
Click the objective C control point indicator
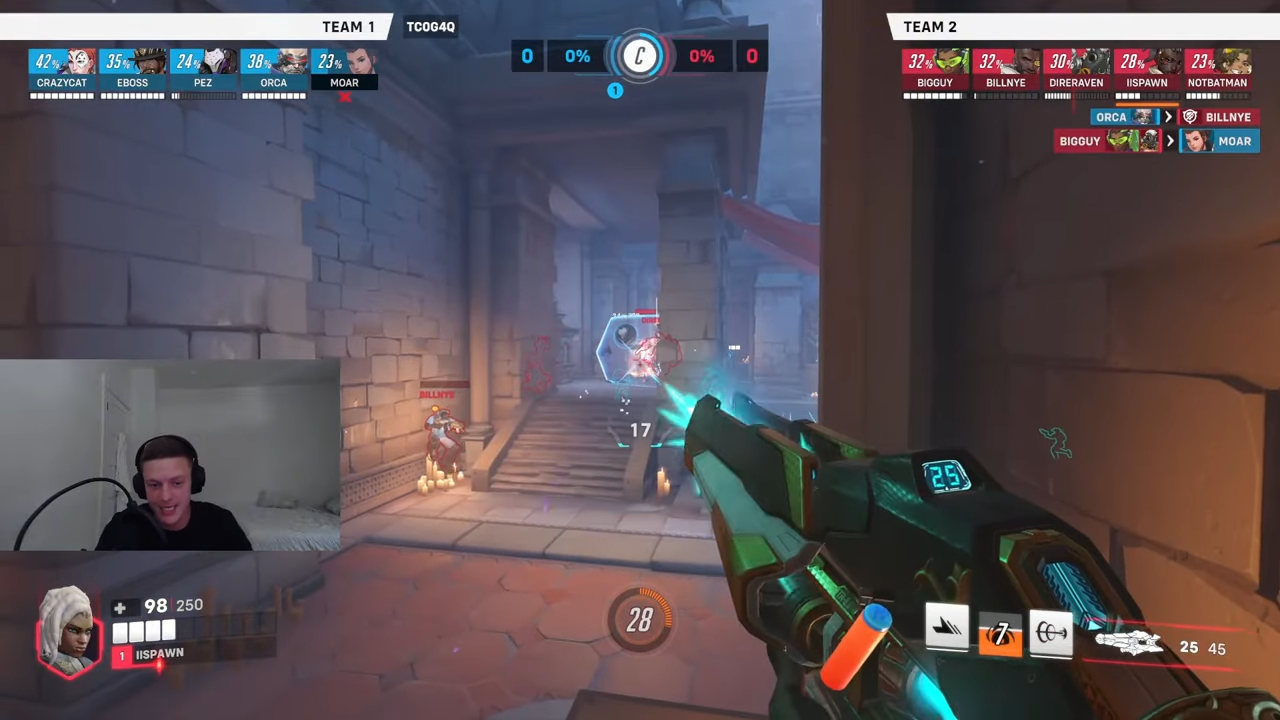coord(640,56)
